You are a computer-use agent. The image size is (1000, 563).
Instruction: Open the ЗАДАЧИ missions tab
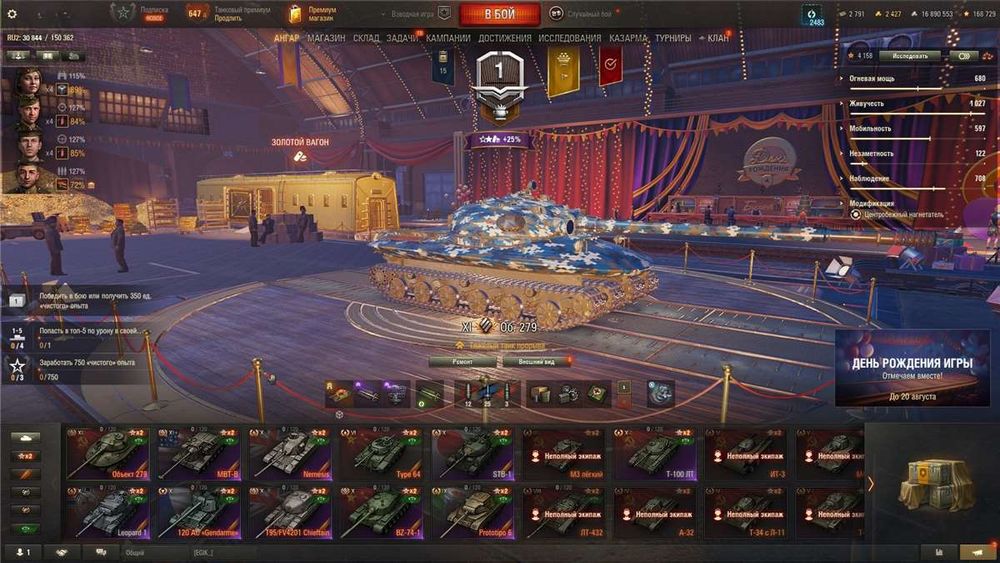point(402,38)
